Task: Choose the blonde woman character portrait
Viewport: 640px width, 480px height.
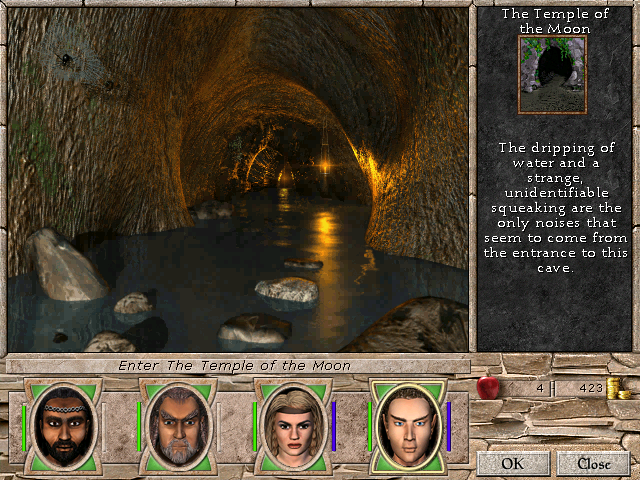Action: click(292, 426)
